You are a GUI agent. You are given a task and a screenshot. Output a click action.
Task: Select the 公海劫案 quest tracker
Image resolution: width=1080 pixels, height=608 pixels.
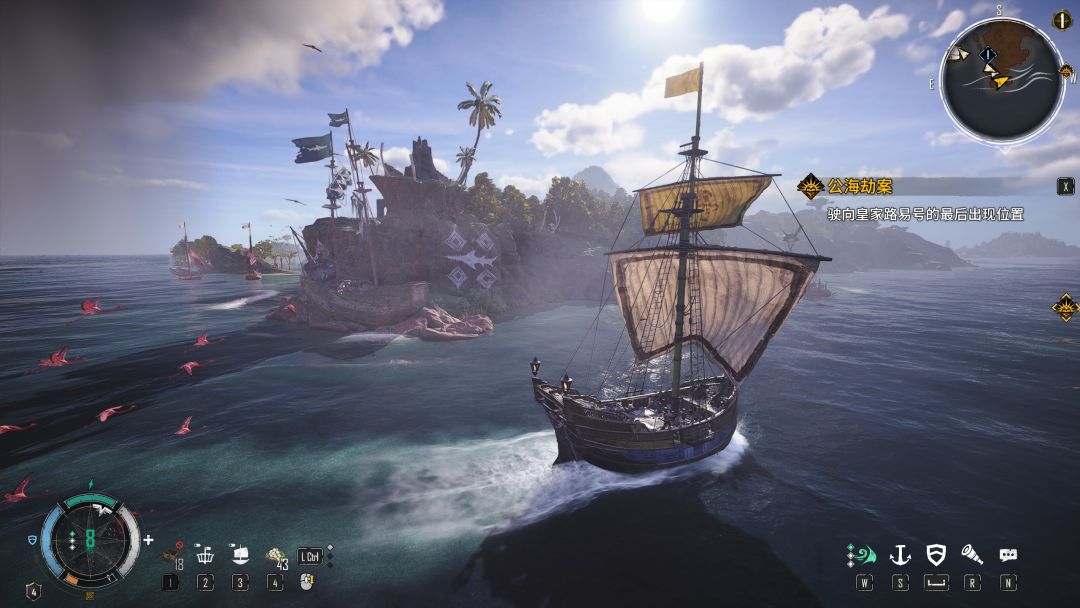[860, 186]
